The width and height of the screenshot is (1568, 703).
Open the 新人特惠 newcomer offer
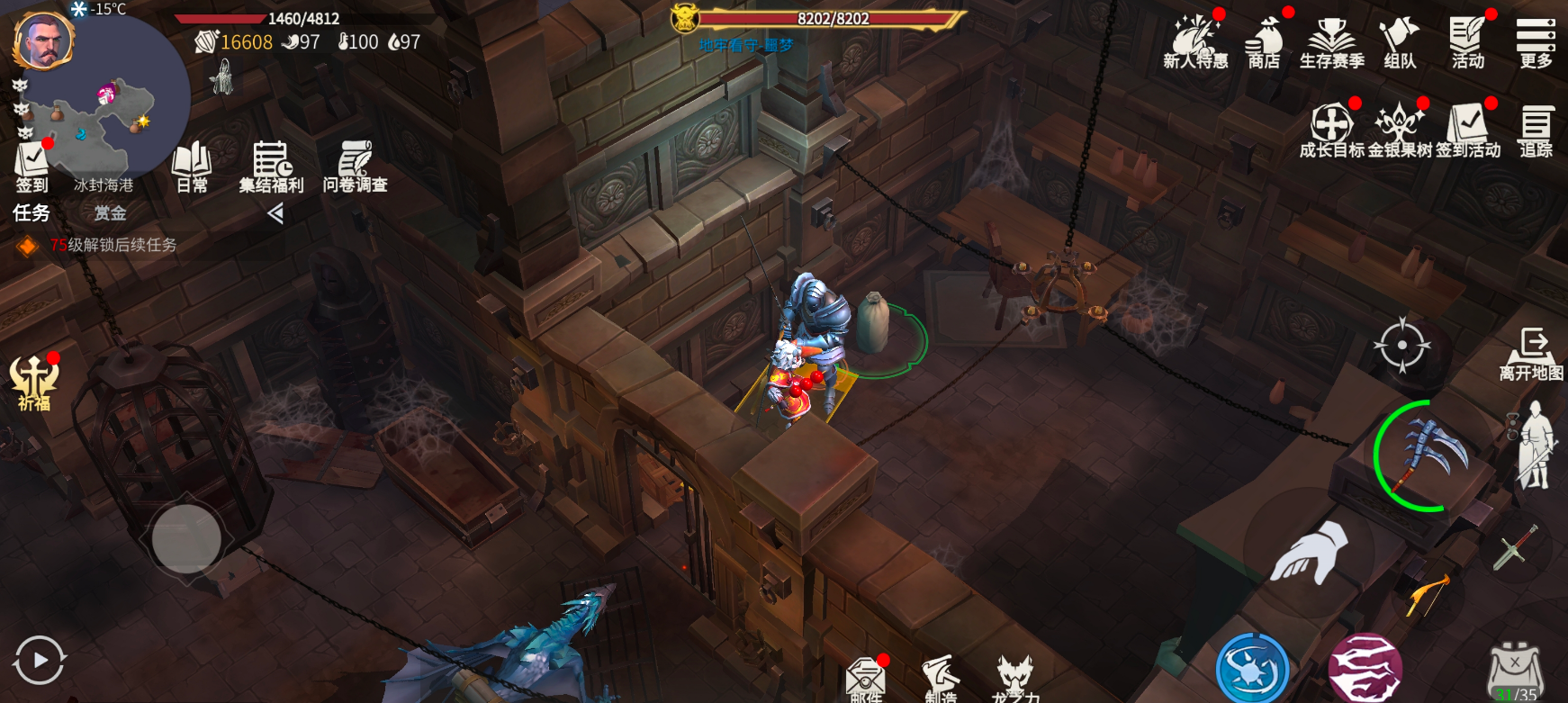point(1195,43)
